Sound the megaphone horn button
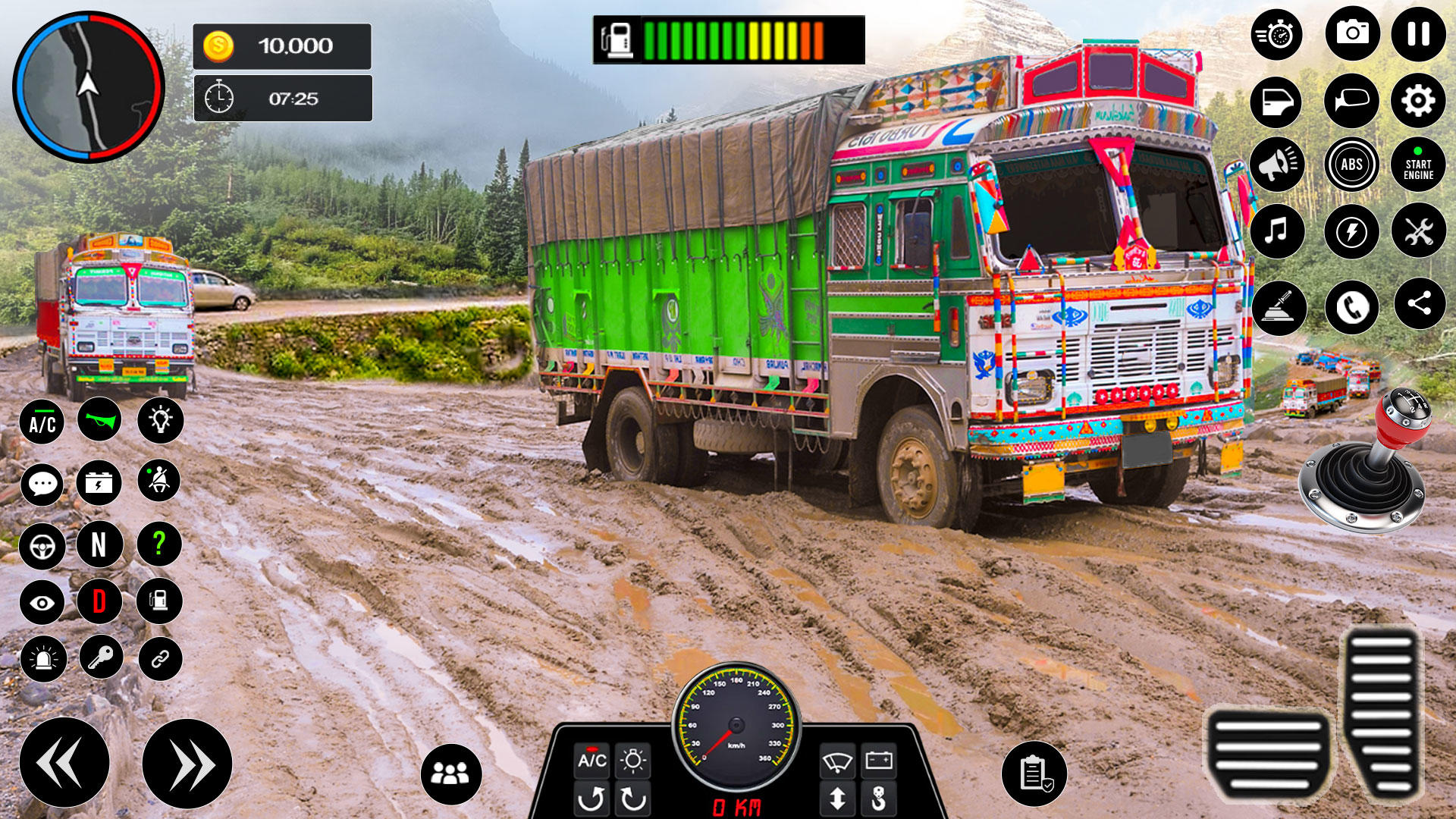 pos(1277,165)
